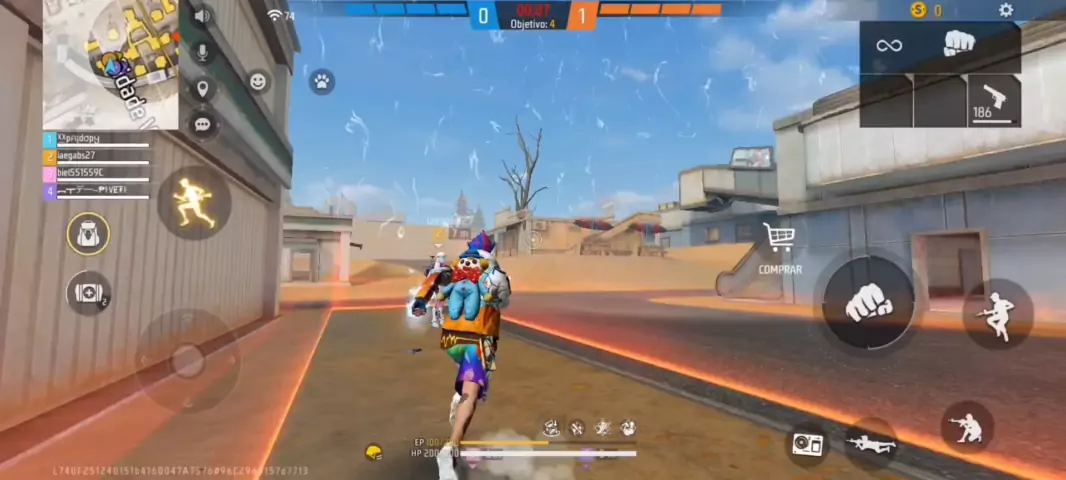This screenshot has height=480, width=1066.
Task: Expand the minimap
Action: pos(110,64)
